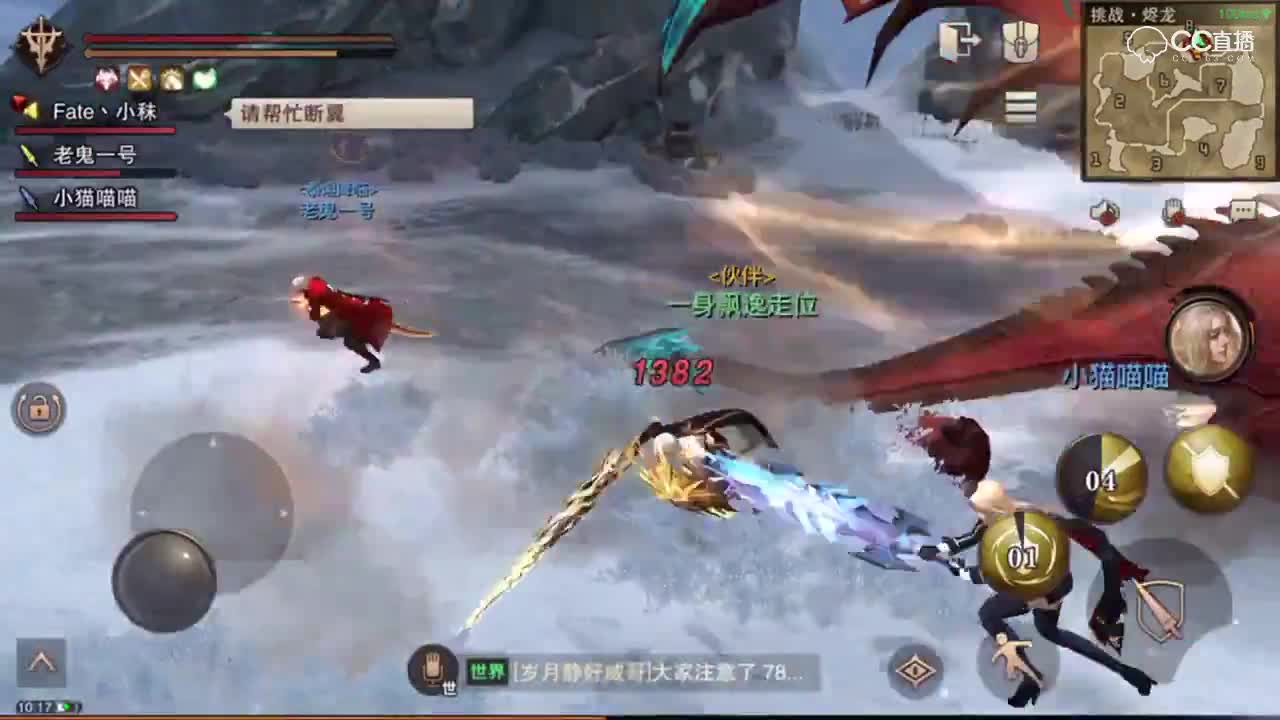
Task: Open the quick-chat speech bubble icon
Action: click(x=1243, y=210)
